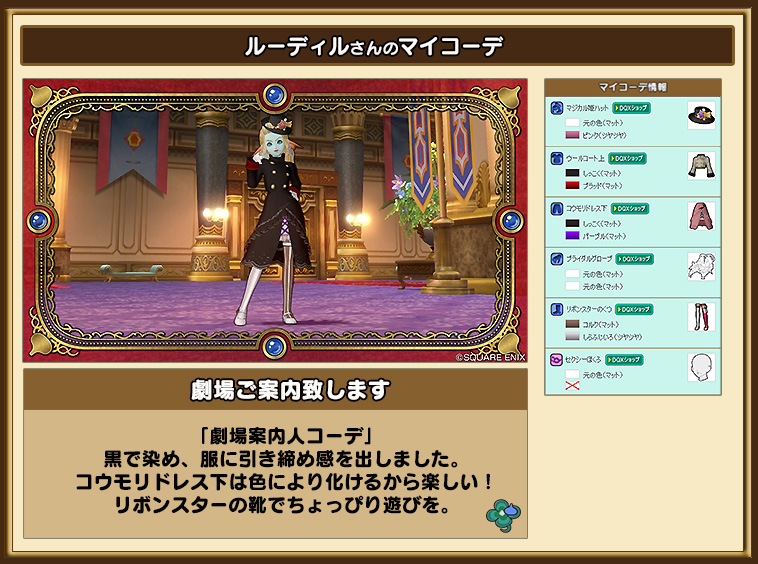758x564 pixels.
Task: Select the wool coat top thumbnail
Action: click(x=701, y=166)
